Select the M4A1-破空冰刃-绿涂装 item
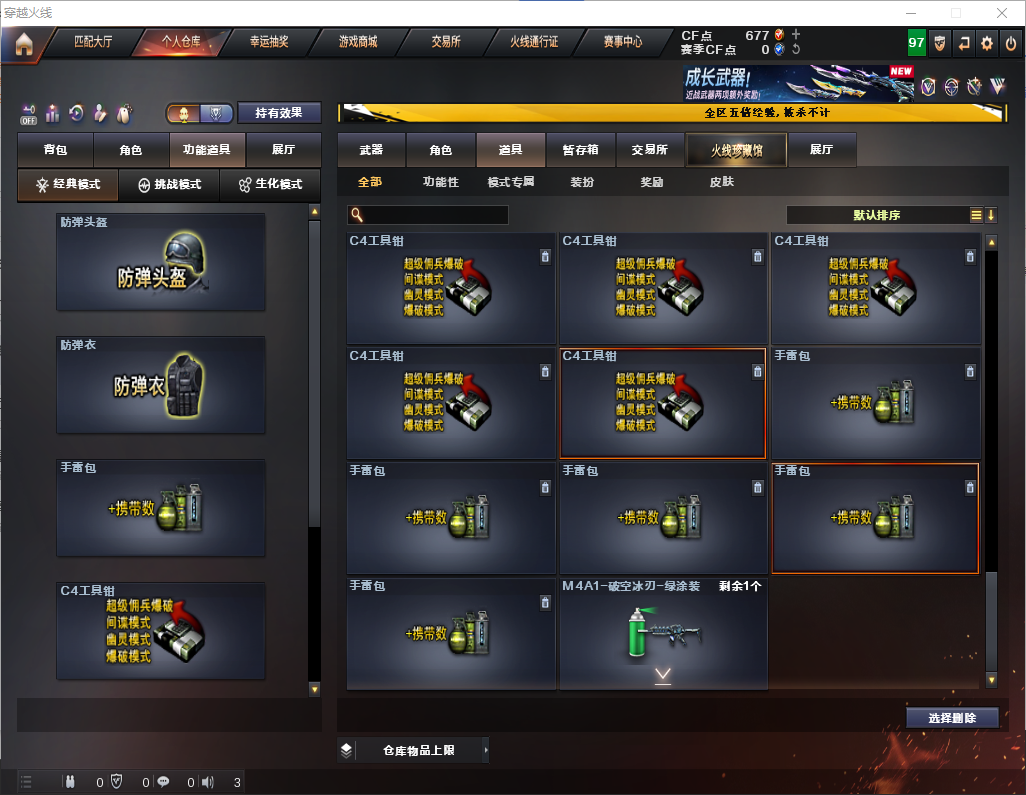This screenshot has height=795, width=1026. click(663, 633)
